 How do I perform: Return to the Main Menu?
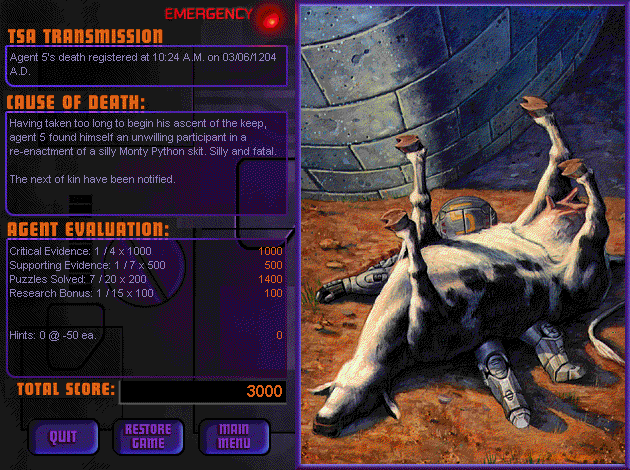(233, 436)
